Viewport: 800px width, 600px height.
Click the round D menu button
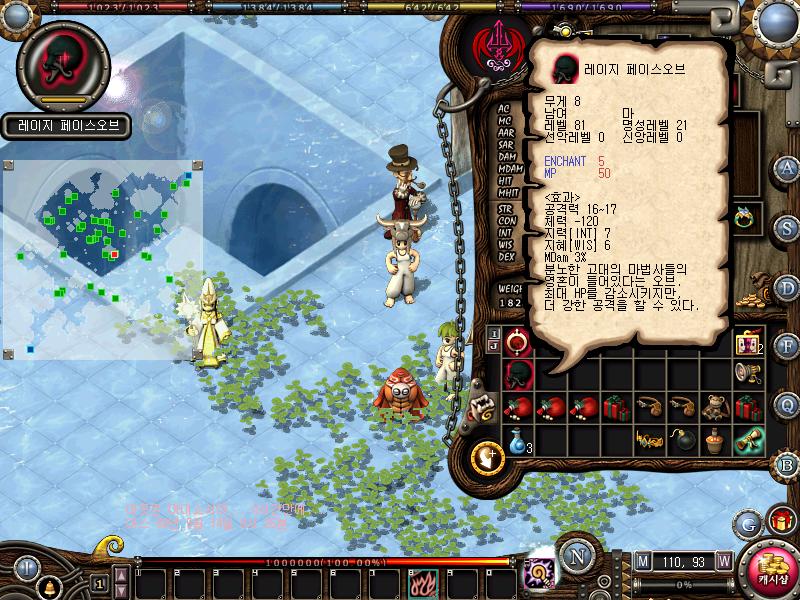(786, 287)
